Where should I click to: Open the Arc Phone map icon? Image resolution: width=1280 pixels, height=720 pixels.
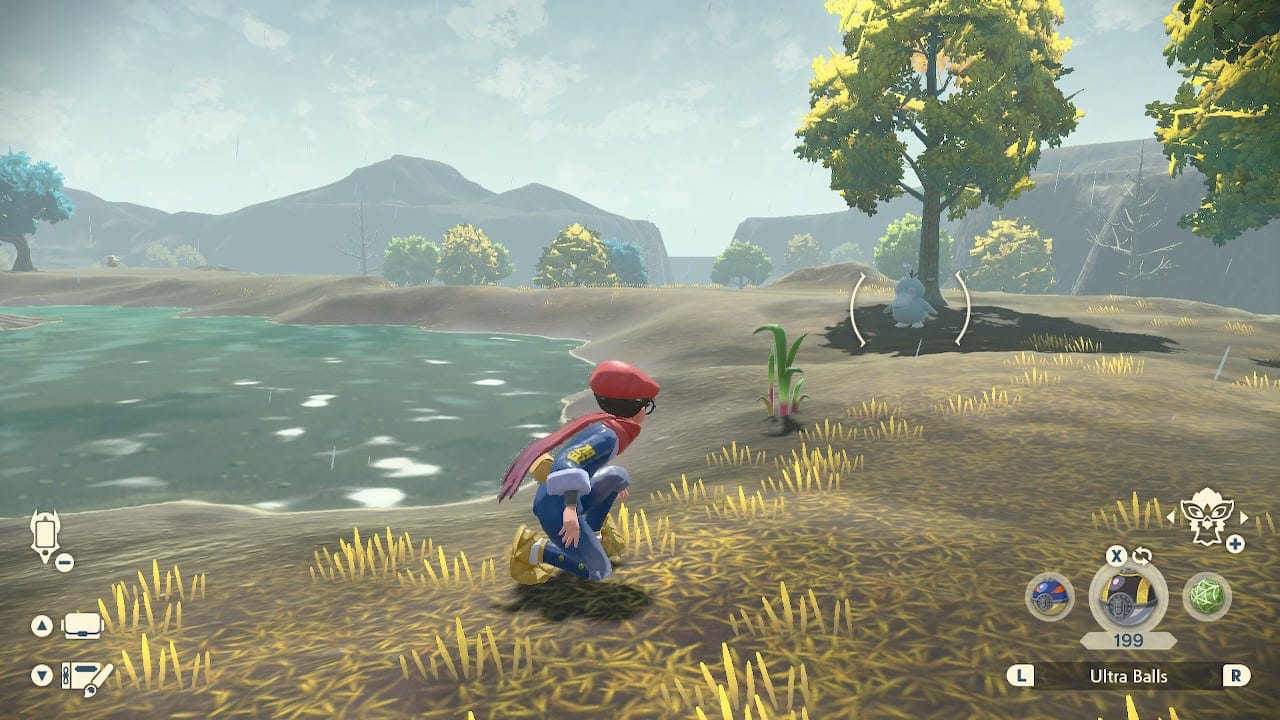coord(47,533)
